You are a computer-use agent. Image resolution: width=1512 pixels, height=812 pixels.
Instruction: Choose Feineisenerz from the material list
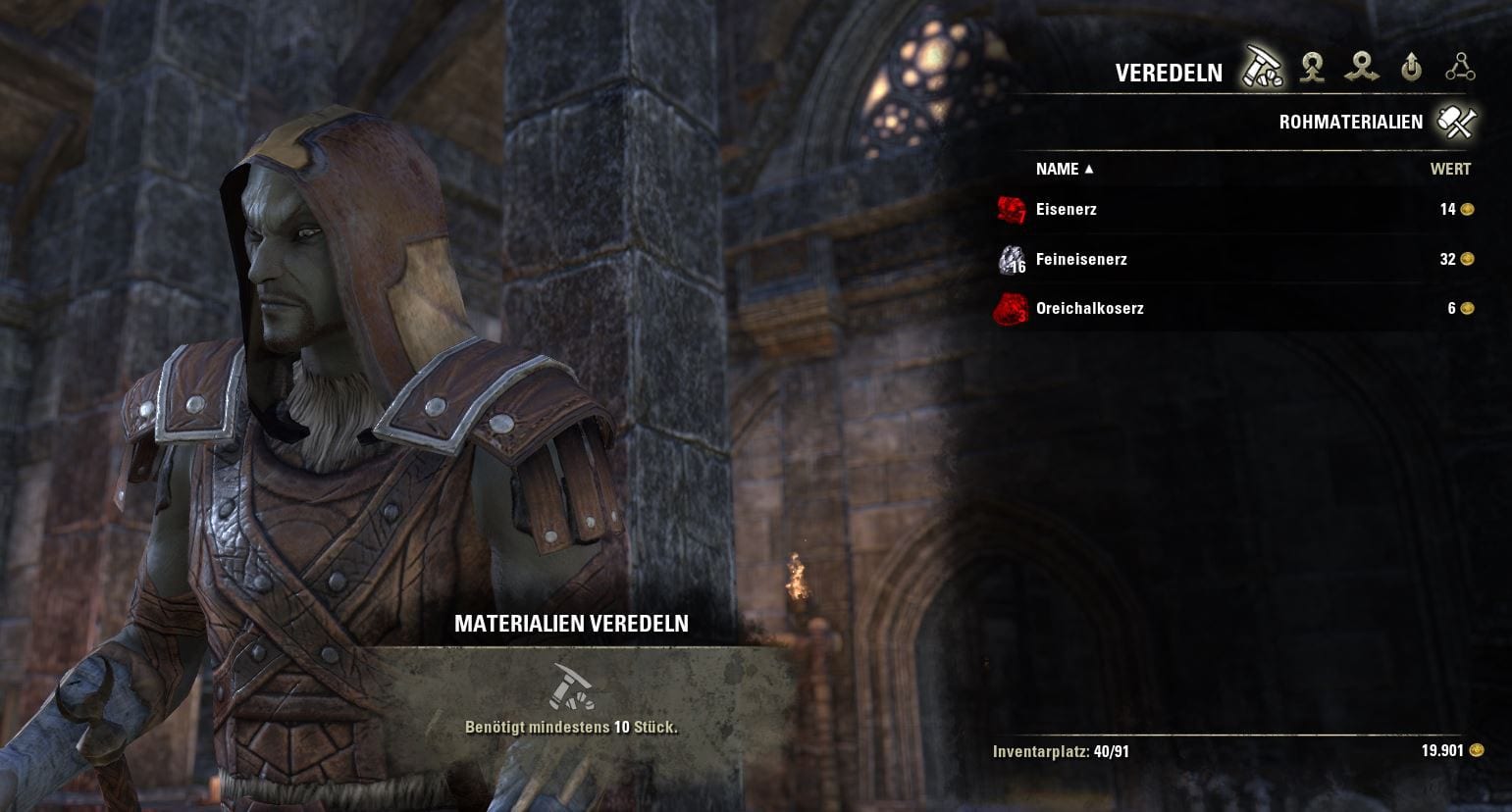[x=1080, y=259]
